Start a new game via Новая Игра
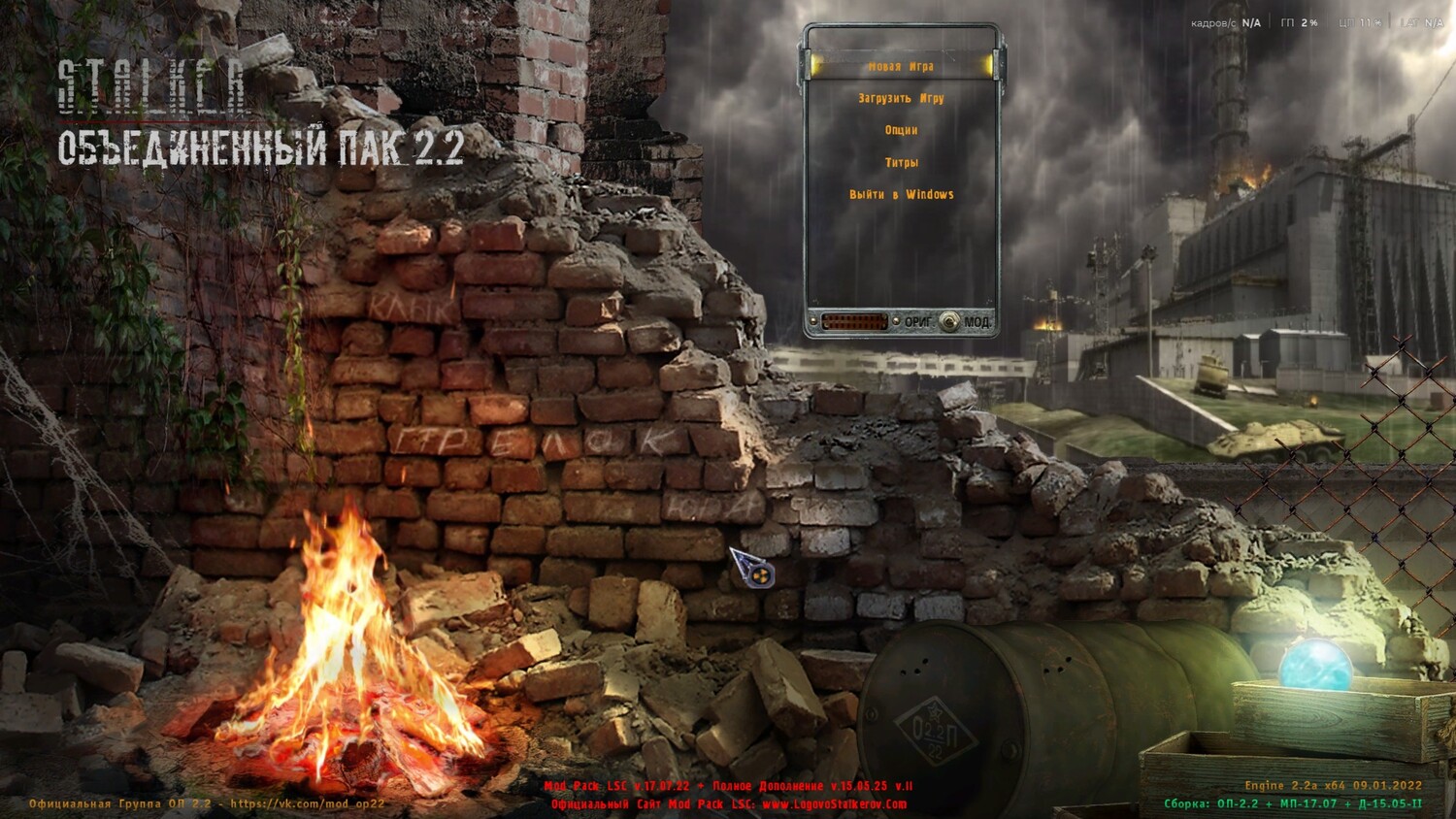Viewport: 1456px width, 819px height. (901, 67)
